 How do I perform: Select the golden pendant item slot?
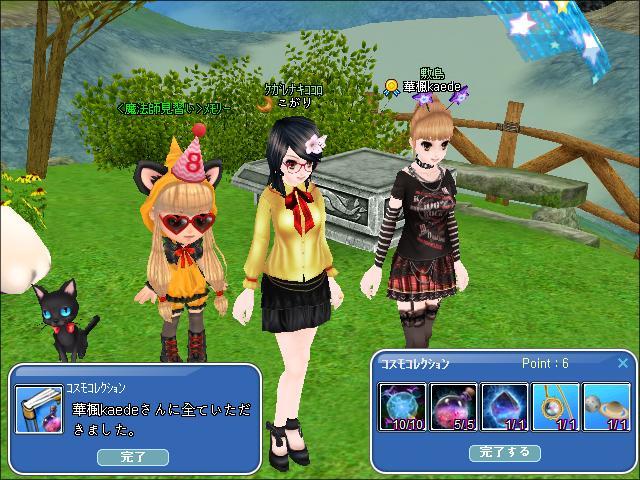tap(555, 407)
